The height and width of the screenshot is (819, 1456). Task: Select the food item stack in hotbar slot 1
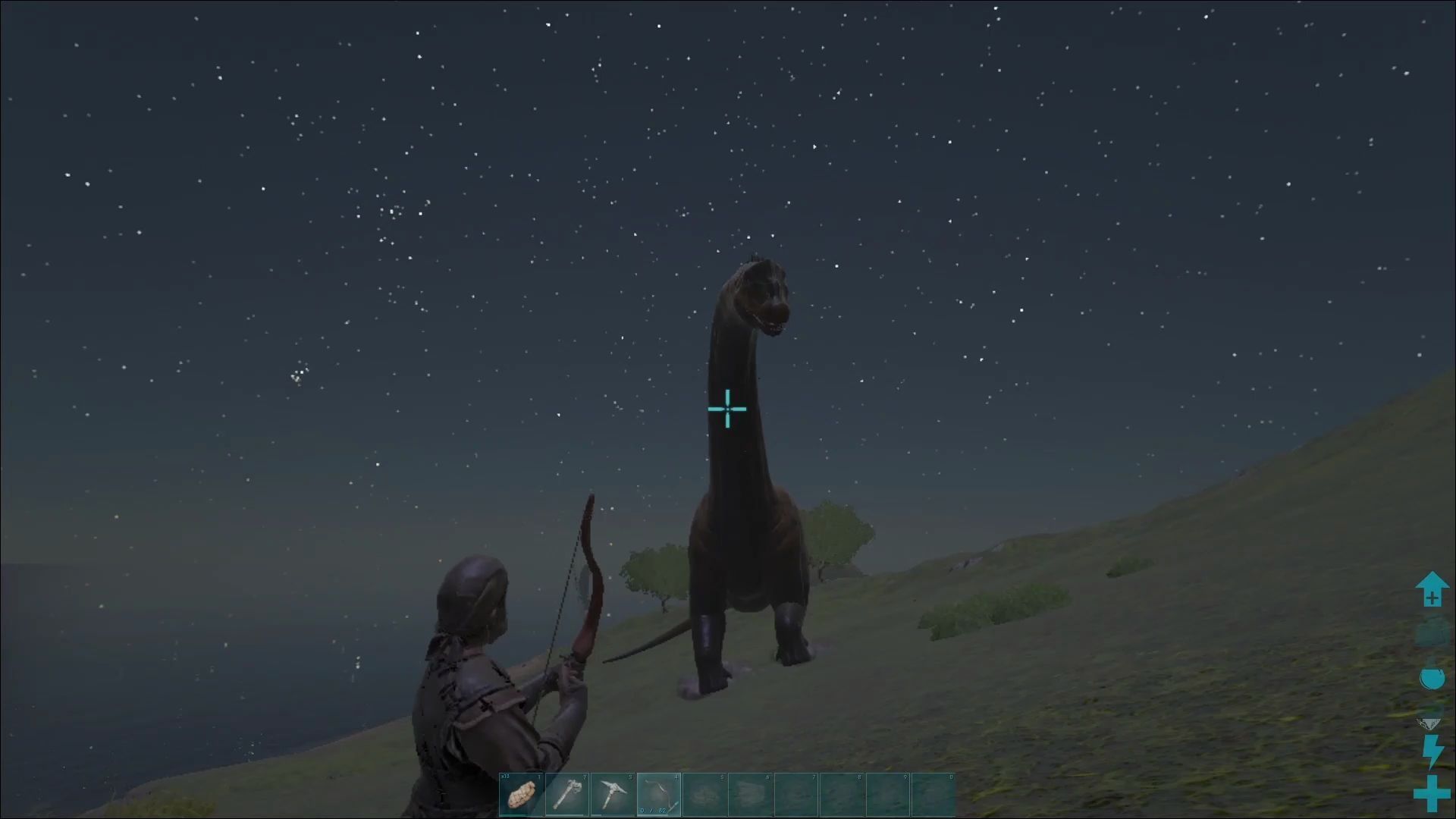coord(522,795)
